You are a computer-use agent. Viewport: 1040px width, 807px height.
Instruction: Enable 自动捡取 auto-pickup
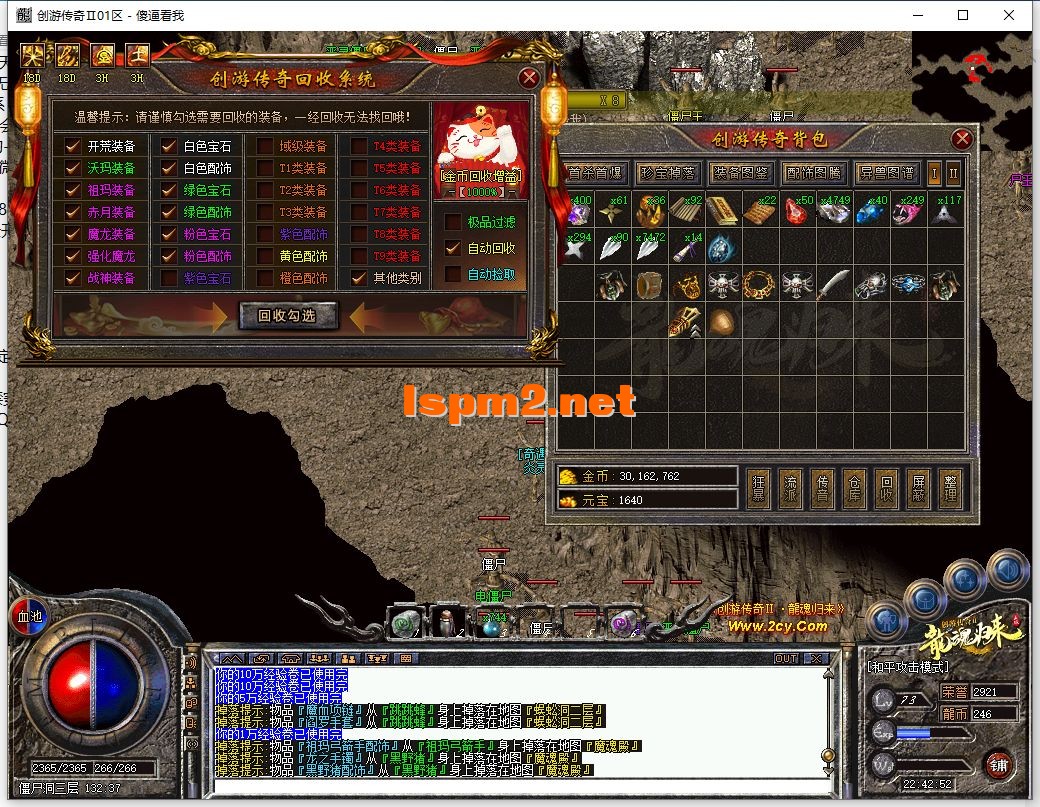[x=453, y=274]
